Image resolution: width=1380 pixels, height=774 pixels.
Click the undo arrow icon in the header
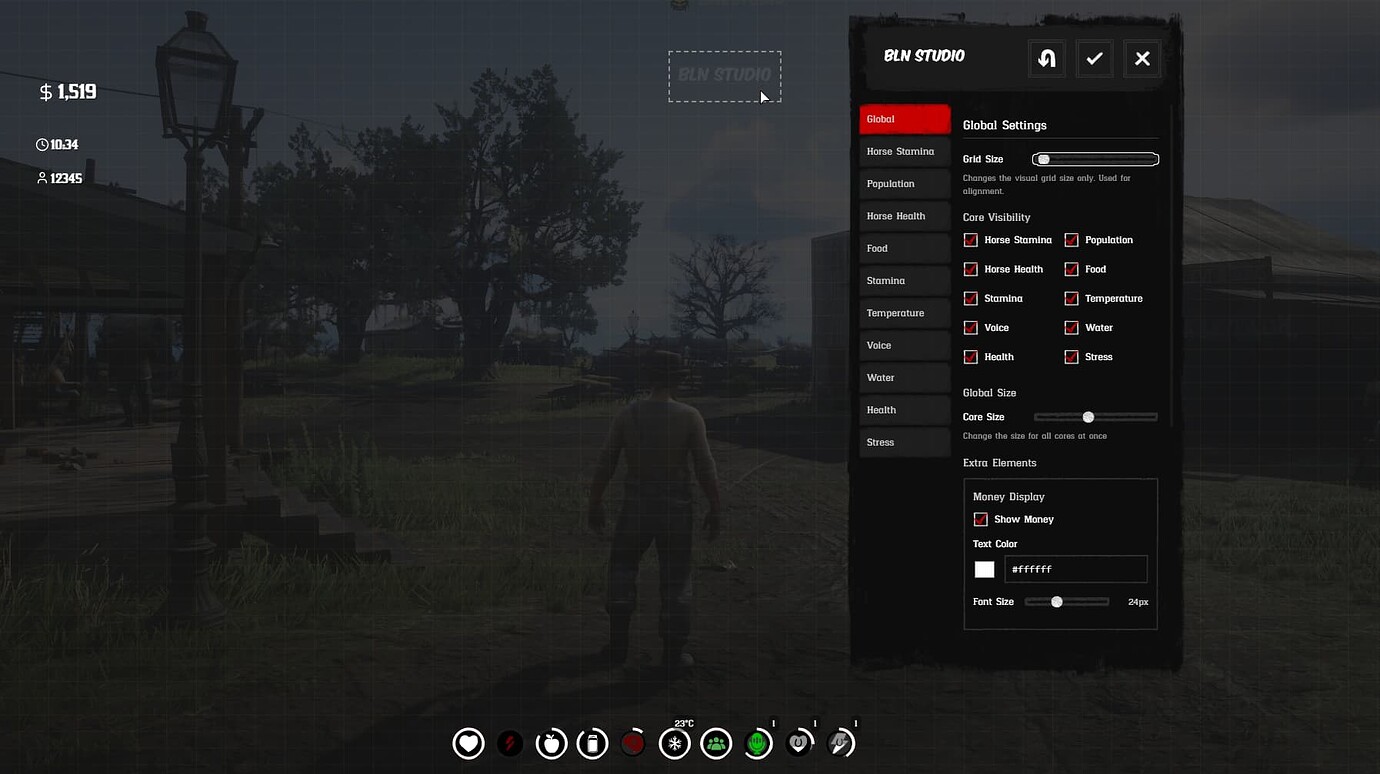click(x=1046, y=58)
